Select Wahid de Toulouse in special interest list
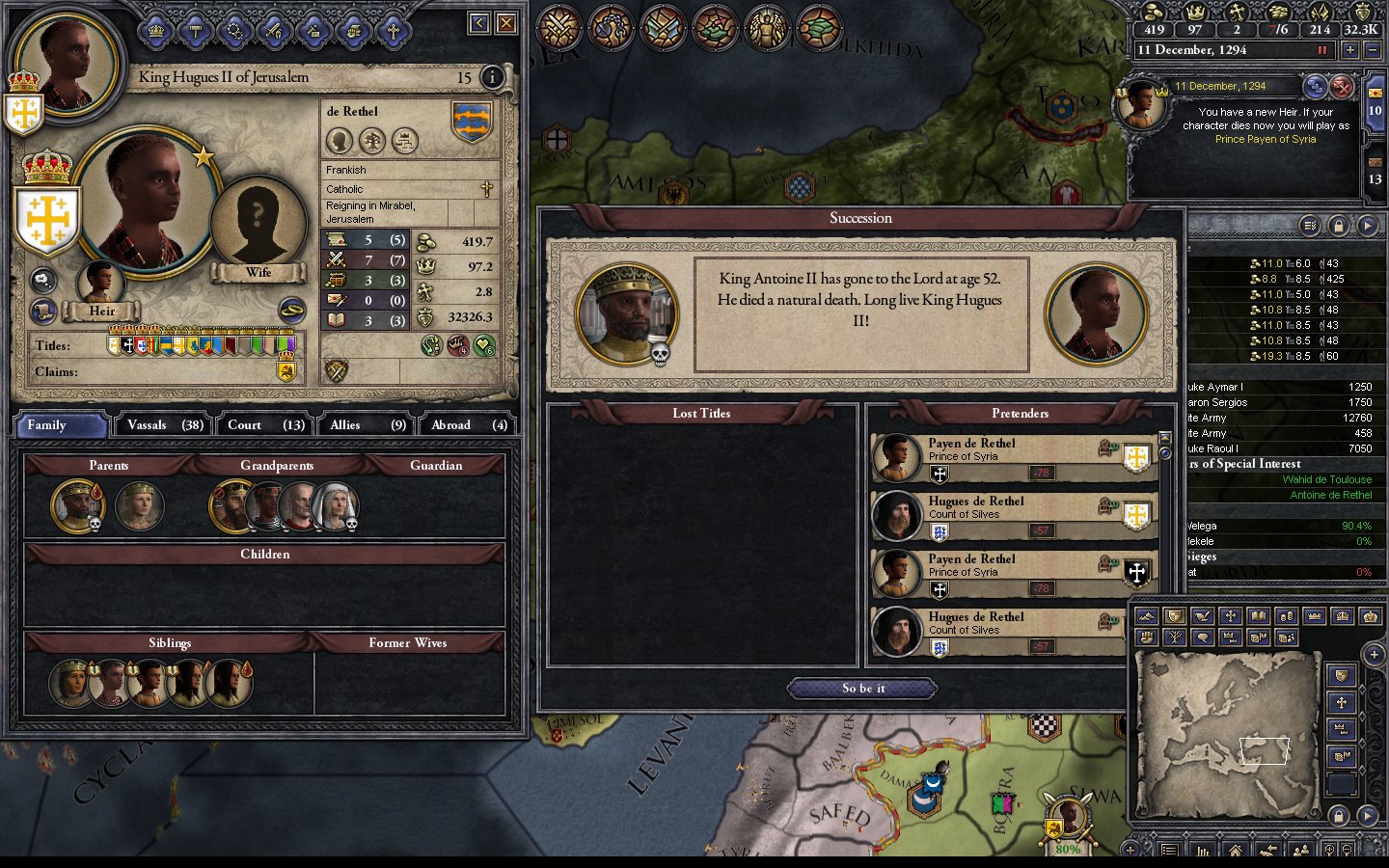The image size is (1389, 868). pyautogui.click(x=1326, y=479)
